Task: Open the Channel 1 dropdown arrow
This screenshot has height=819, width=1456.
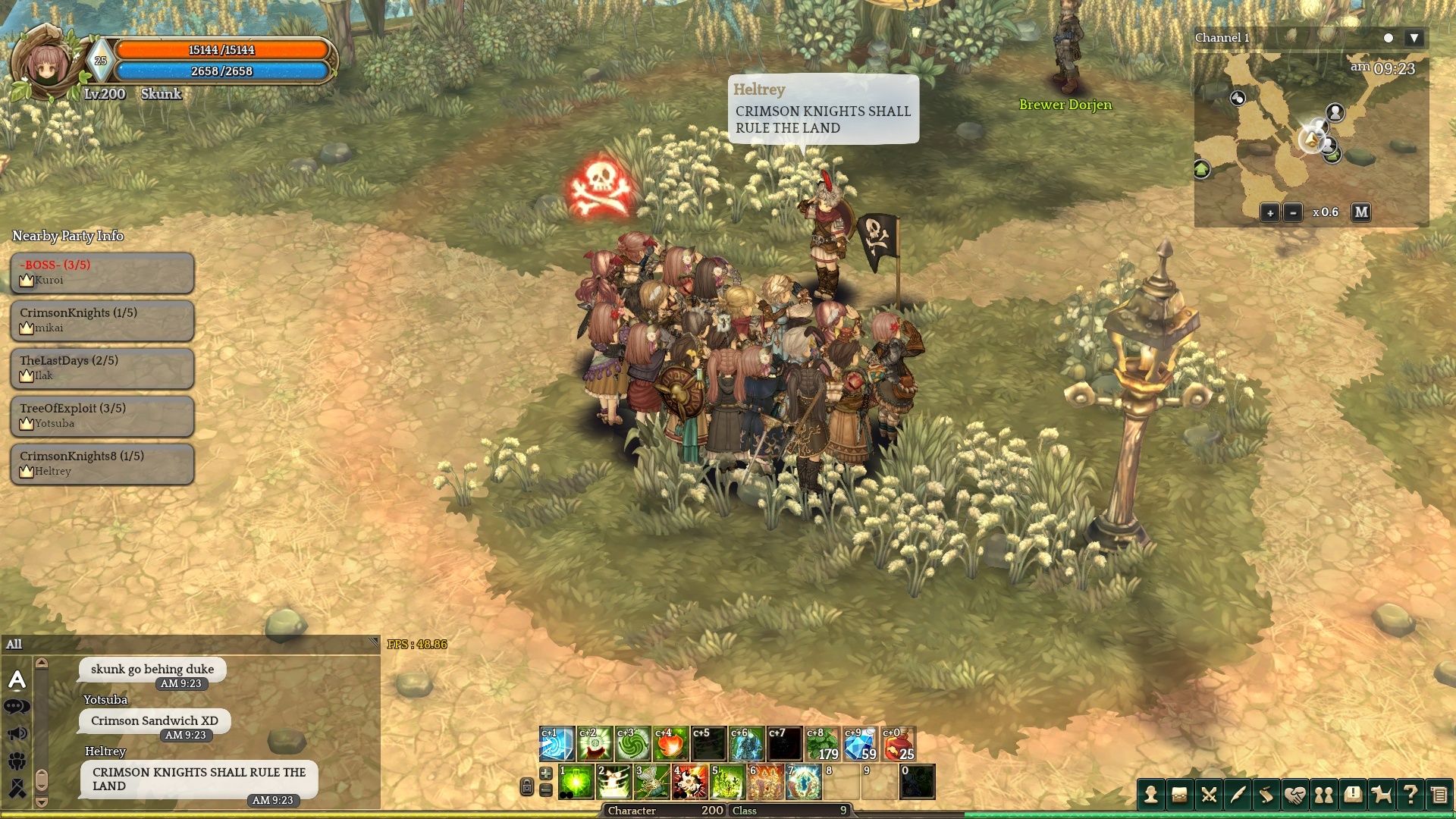Action: tap(1414, 38)
